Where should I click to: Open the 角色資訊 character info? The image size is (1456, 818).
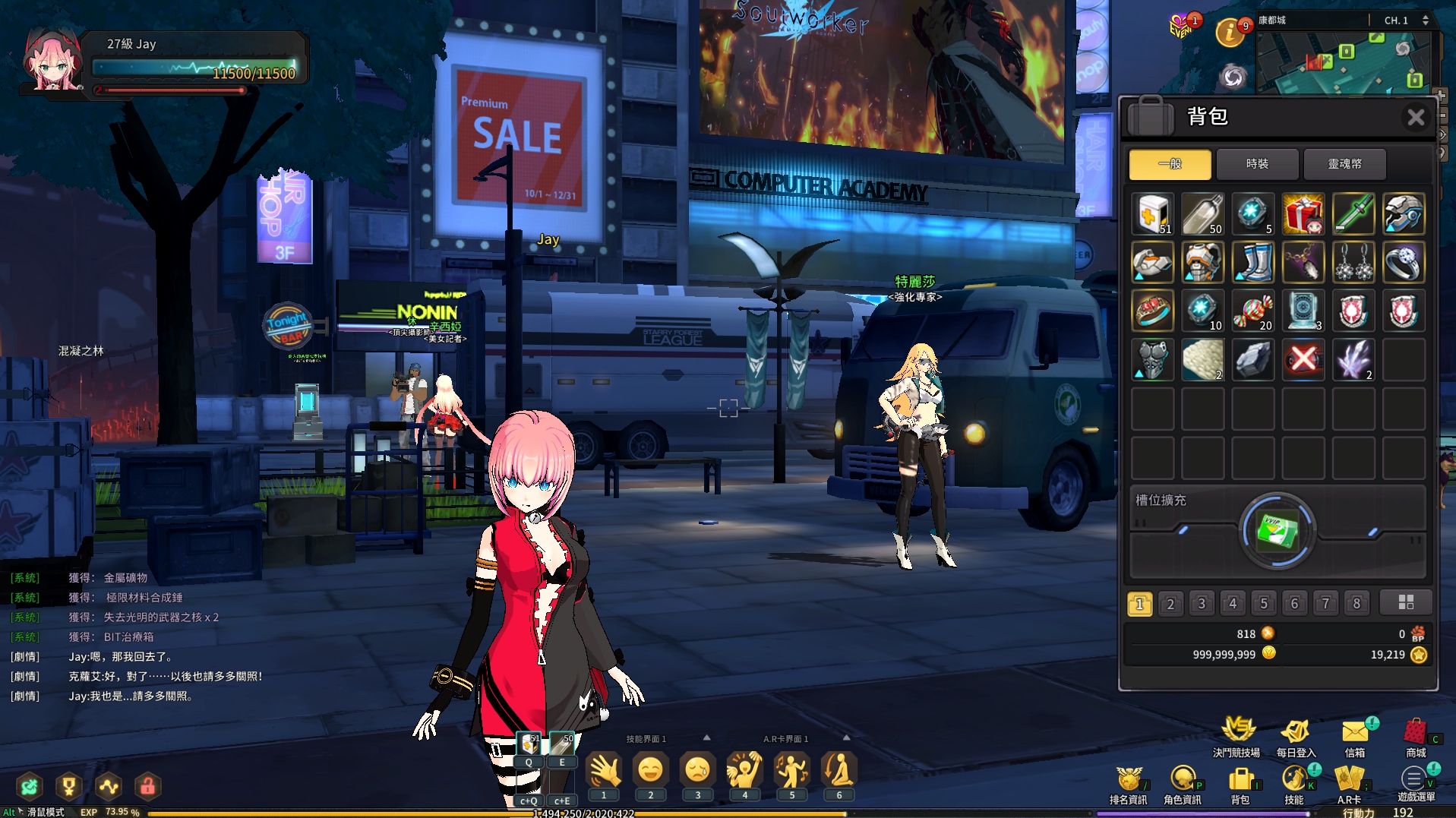tap(1183, 782)
